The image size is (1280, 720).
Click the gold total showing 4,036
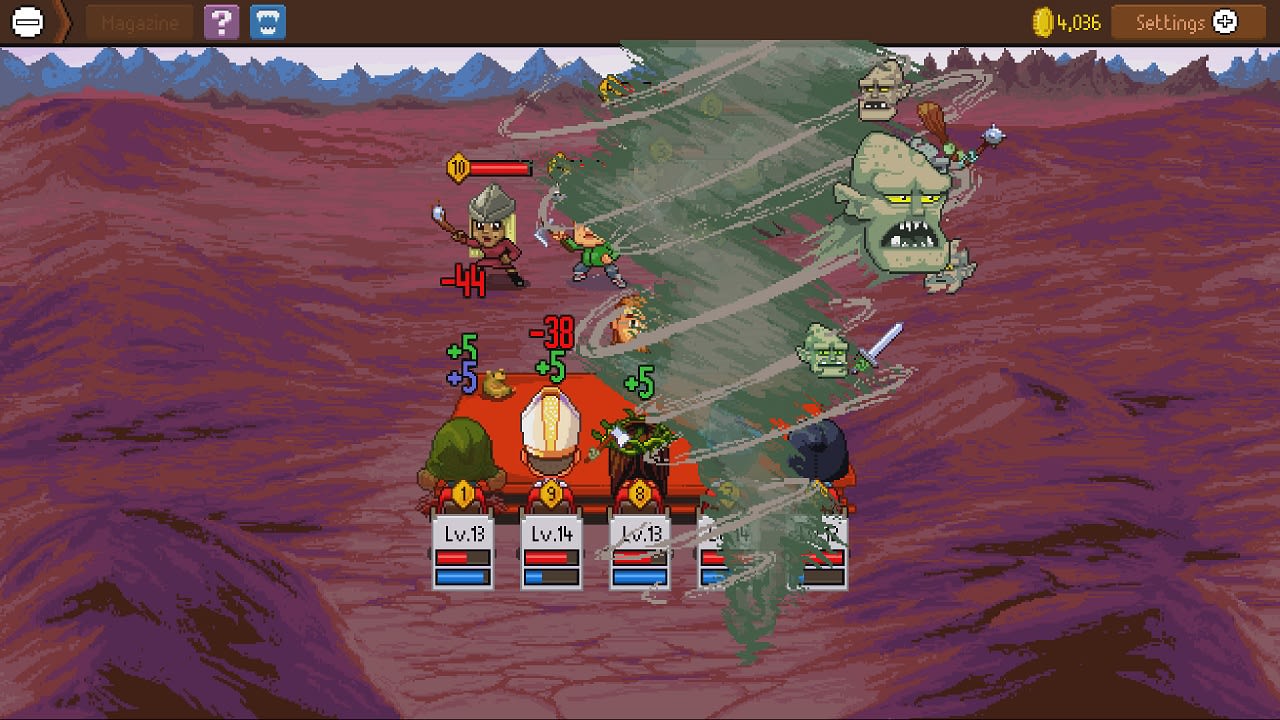[x=1079, y=21]
